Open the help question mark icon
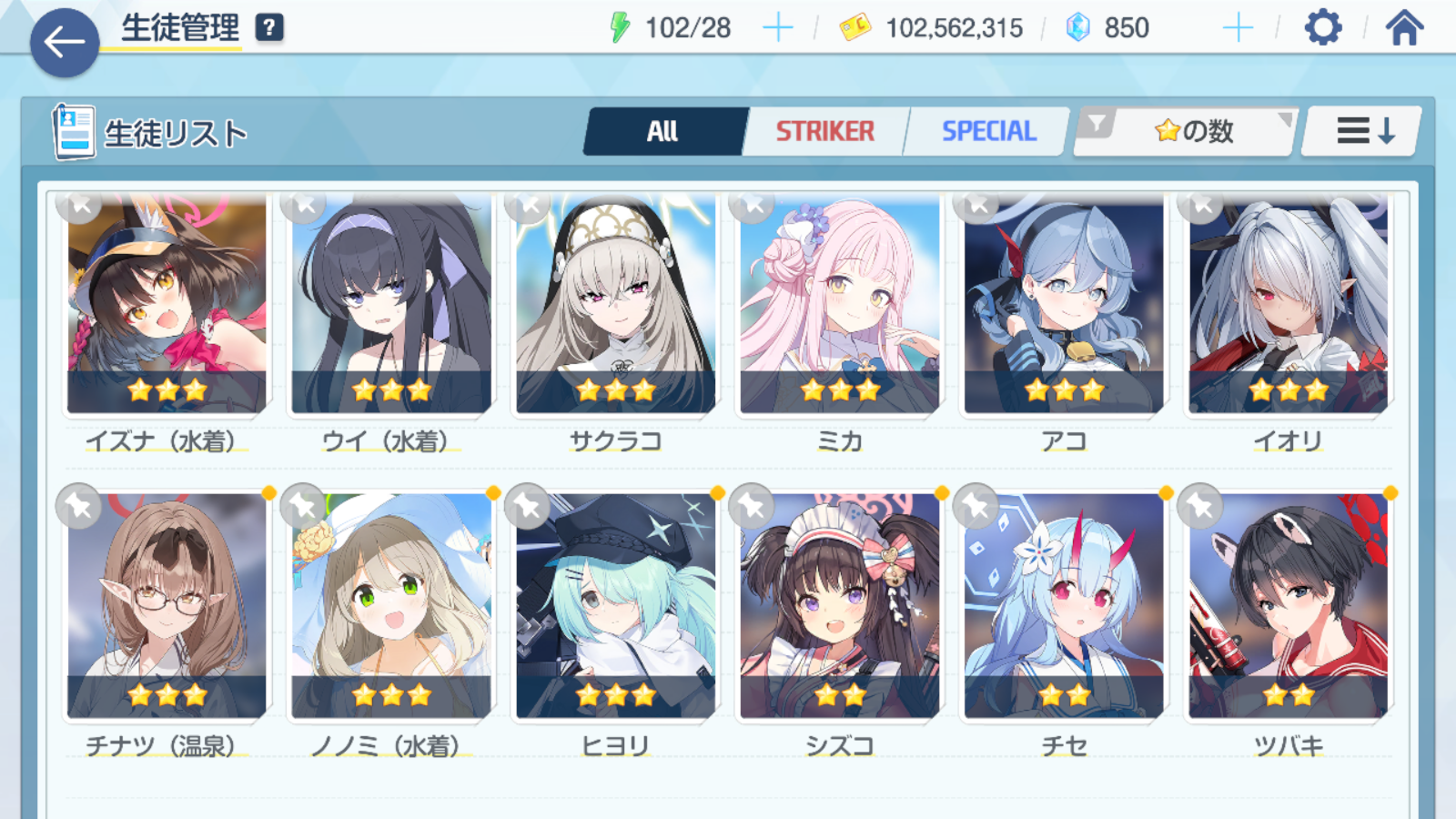This screenshot has width=1456, height=819. click(x=269, y=28)
